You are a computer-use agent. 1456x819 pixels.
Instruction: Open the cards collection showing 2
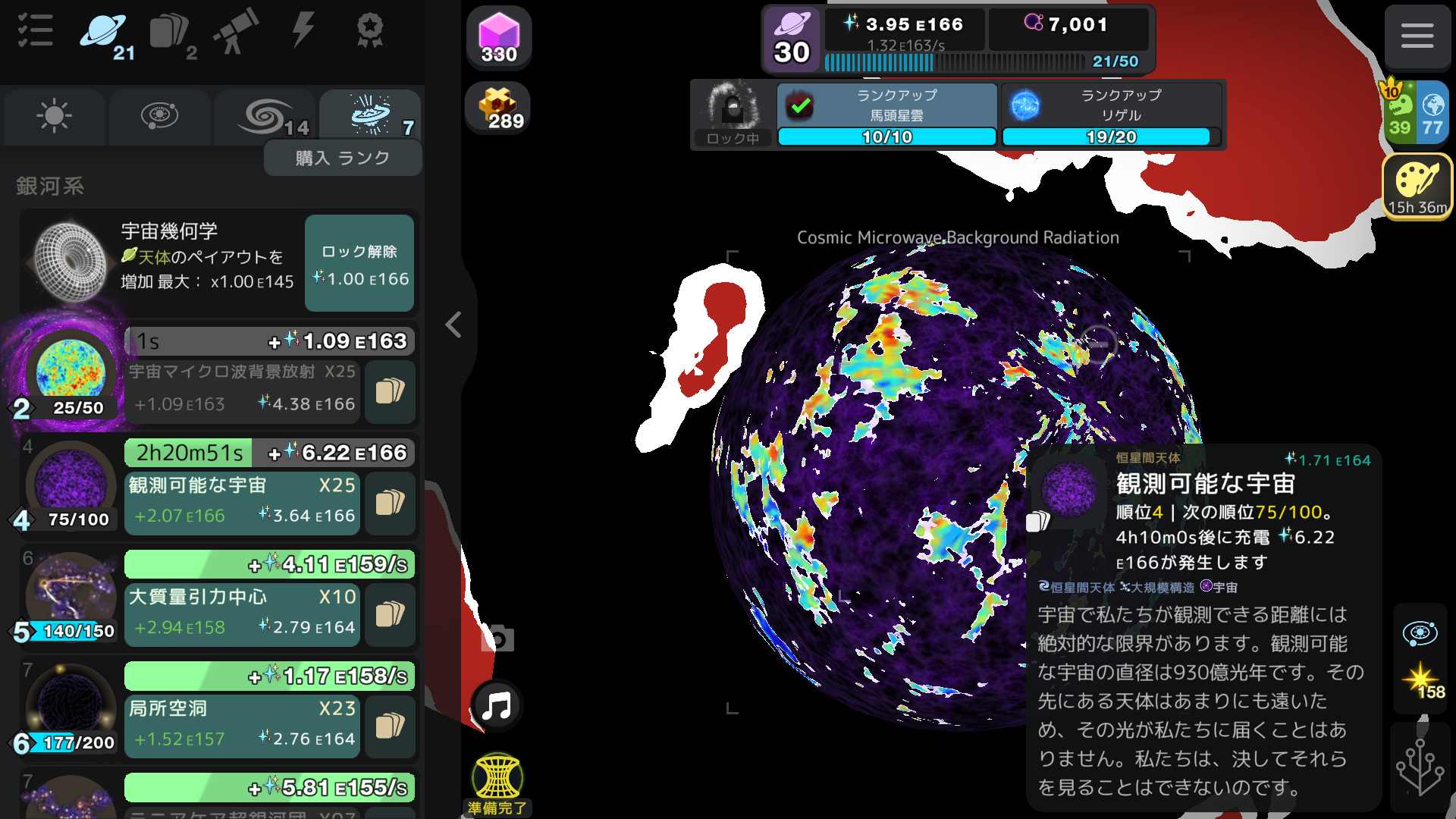coord(171,30)
